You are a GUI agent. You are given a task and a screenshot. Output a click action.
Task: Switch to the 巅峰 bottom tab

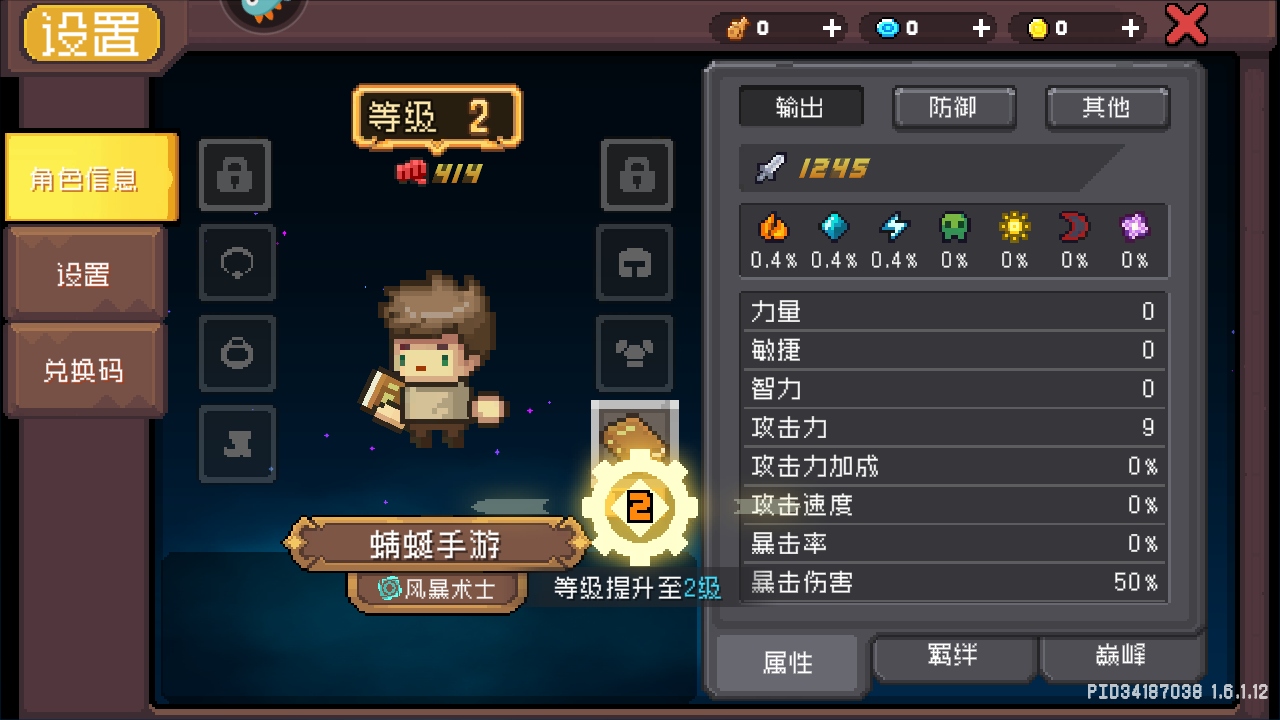1120,658
